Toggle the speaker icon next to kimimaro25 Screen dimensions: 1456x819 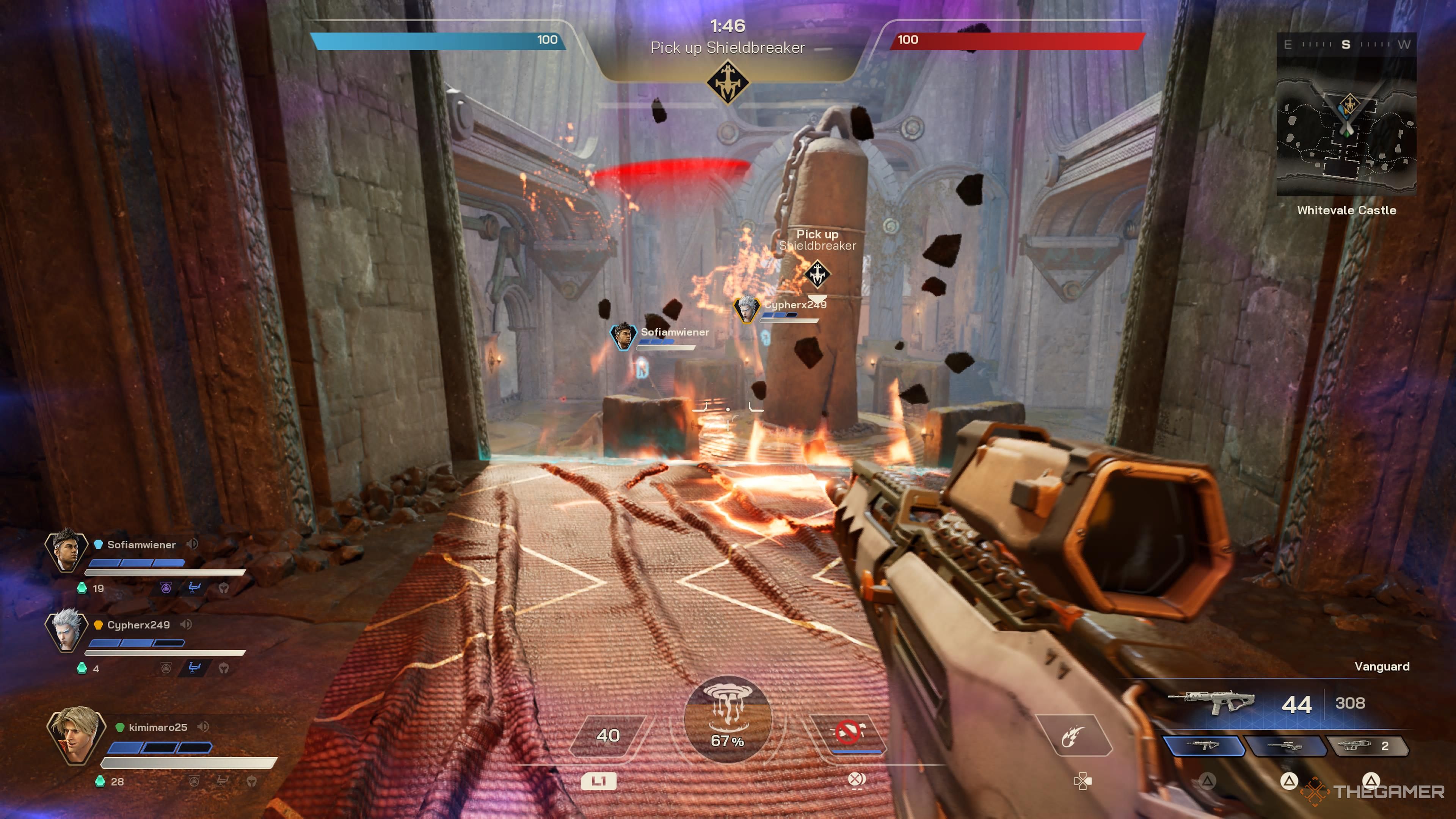tap(204, 727)
